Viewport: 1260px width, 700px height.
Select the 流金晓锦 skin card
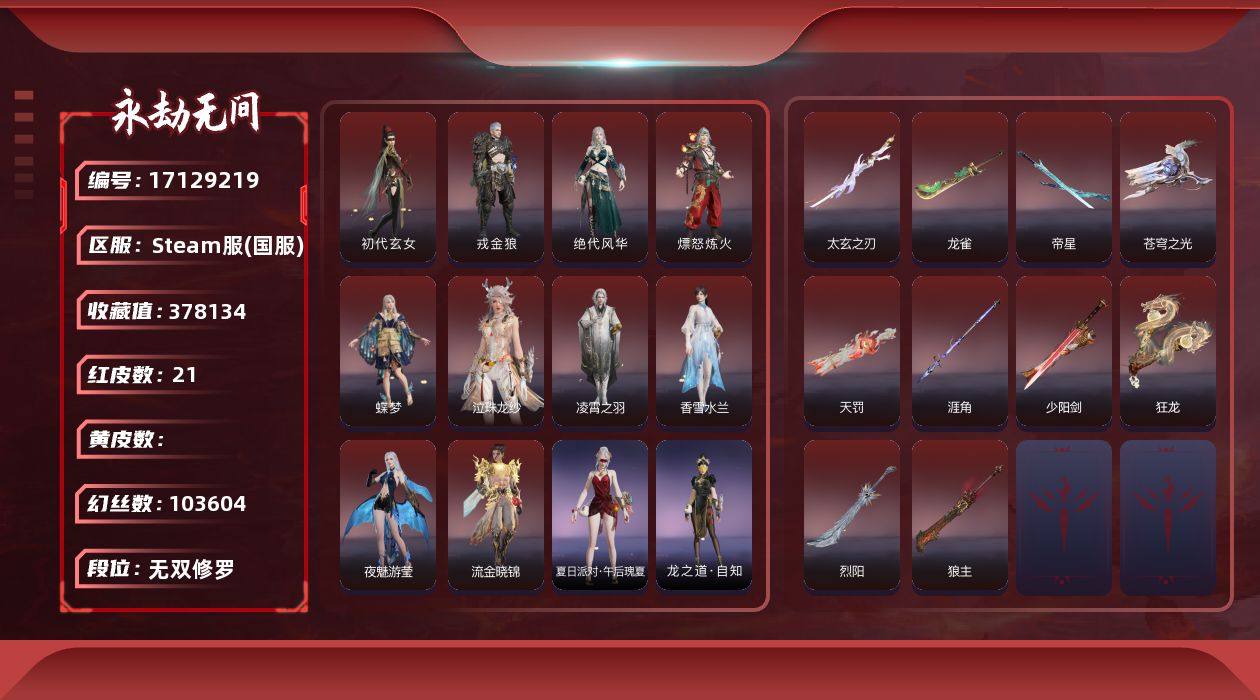(496, 515)
